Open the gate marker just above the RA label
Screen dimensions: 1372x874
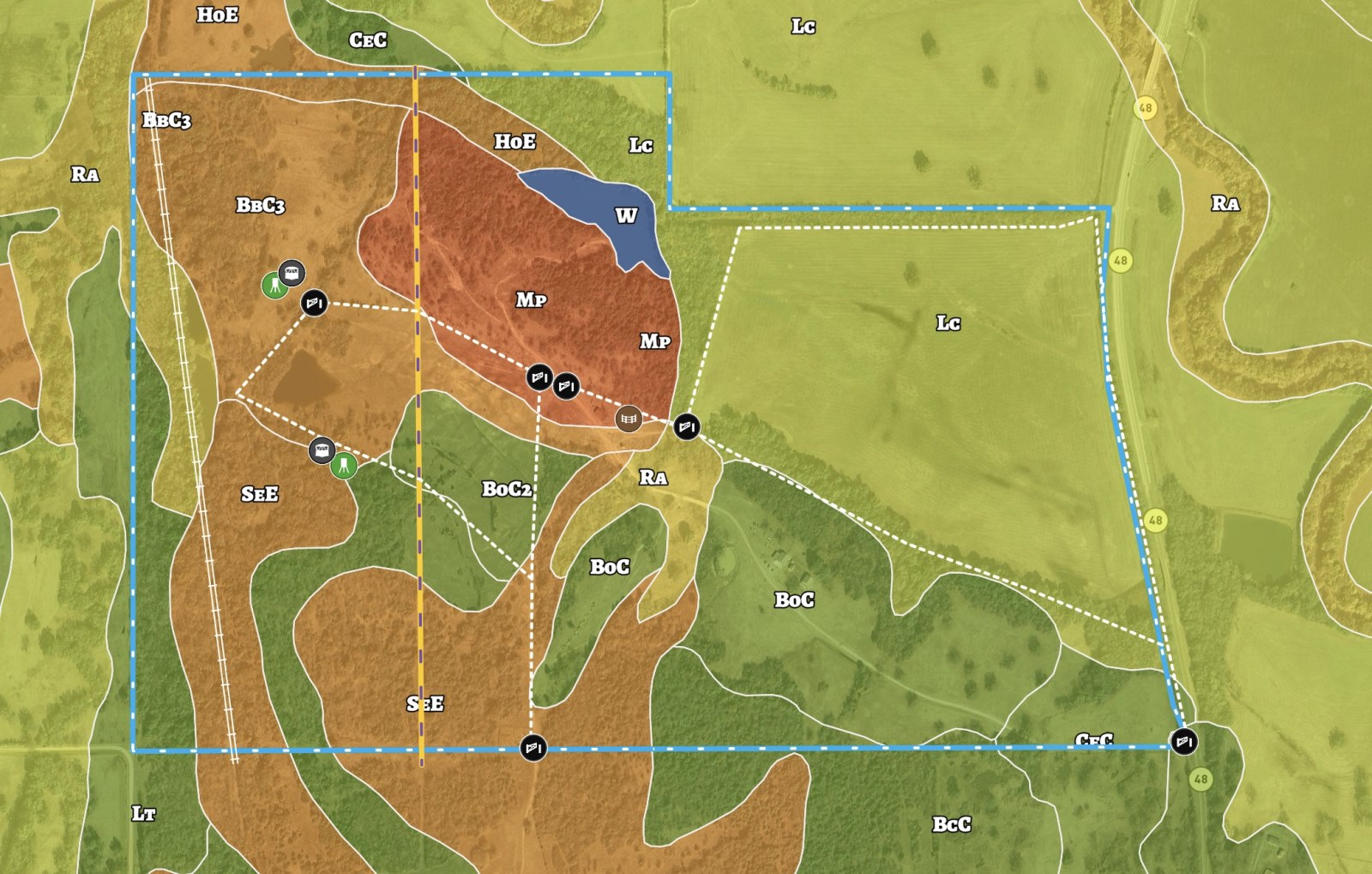point(686,426)
